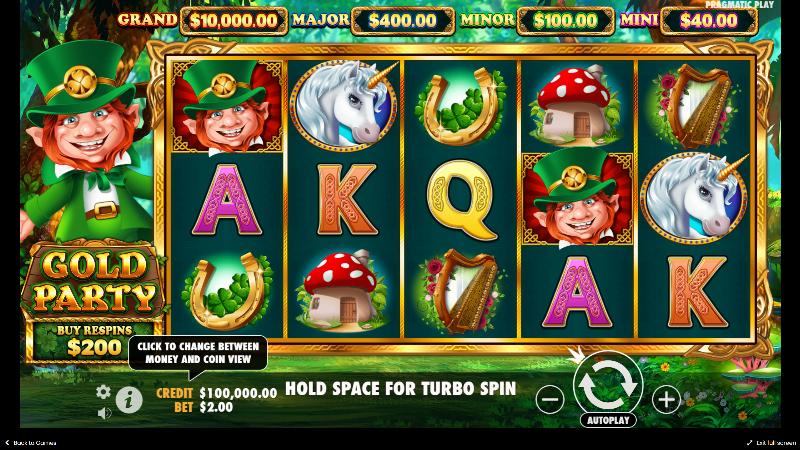The height and width of the screenshot is (450, 800).
Task: Decrease the bet with the minus button
Action: pyautogui.click(x=550, y=399)
